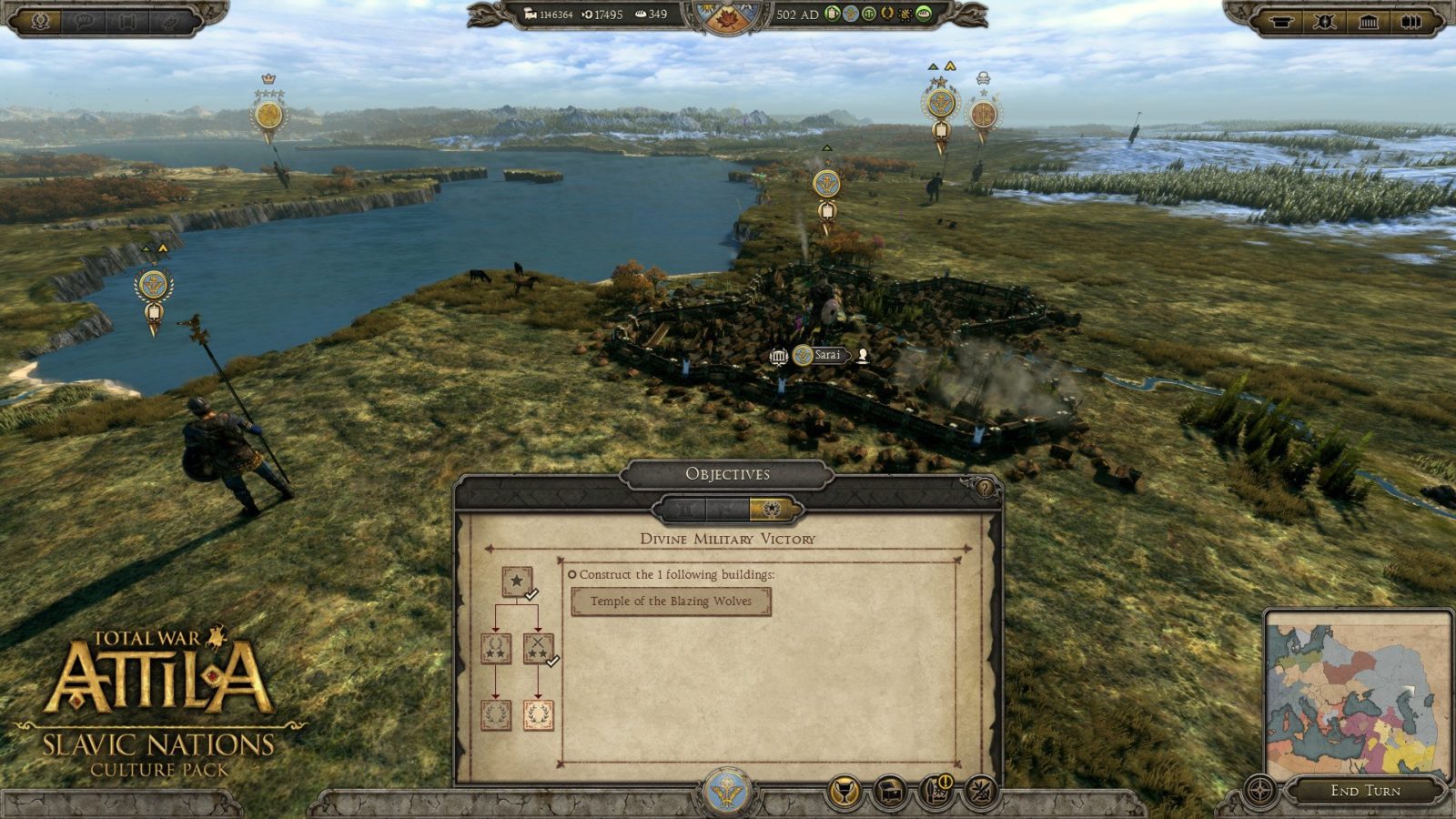Open the button with the exclamation alert

(936, 791)
